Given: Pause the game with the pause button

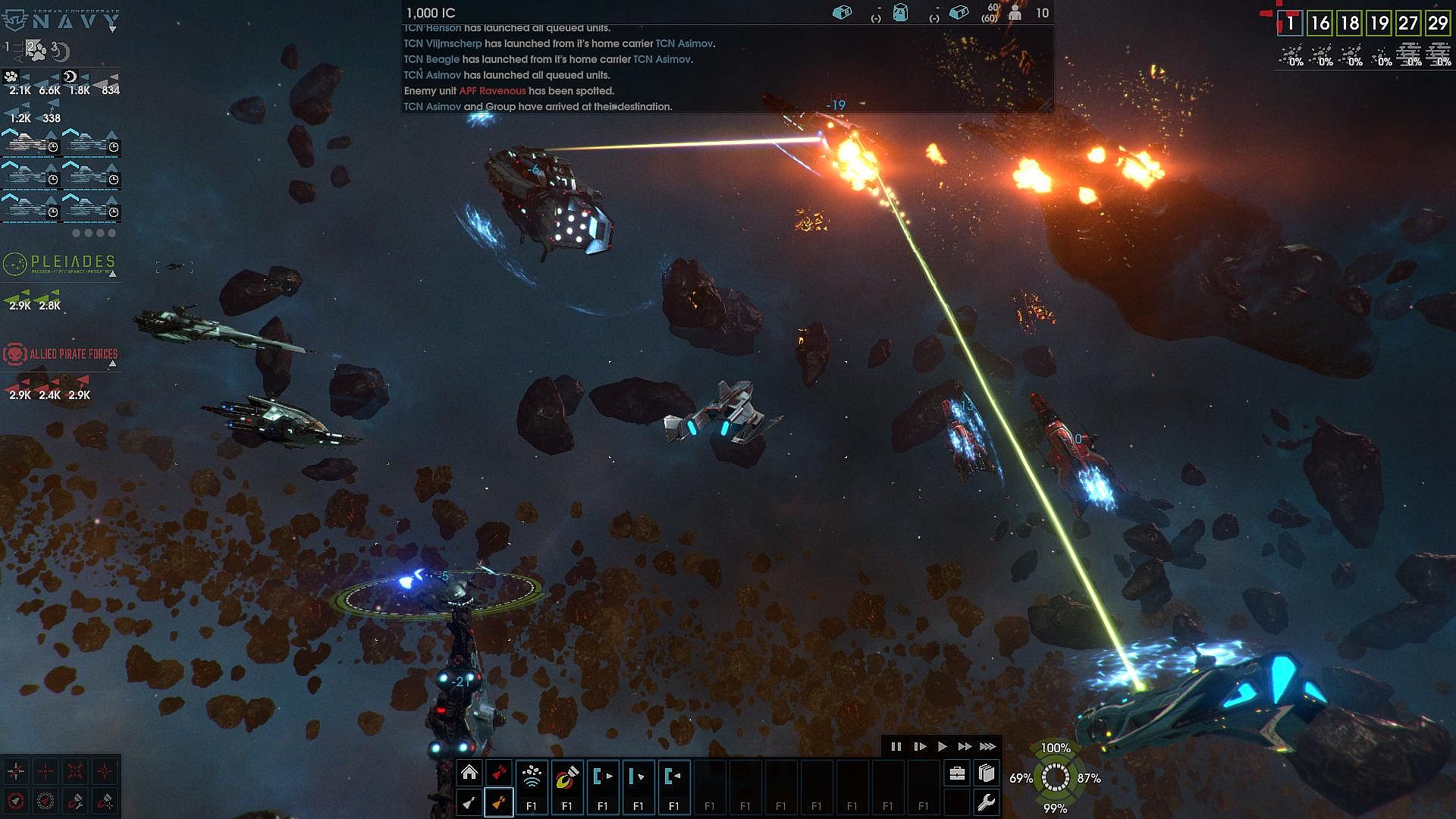Looking at the screenshot, I should pos(896,746).
